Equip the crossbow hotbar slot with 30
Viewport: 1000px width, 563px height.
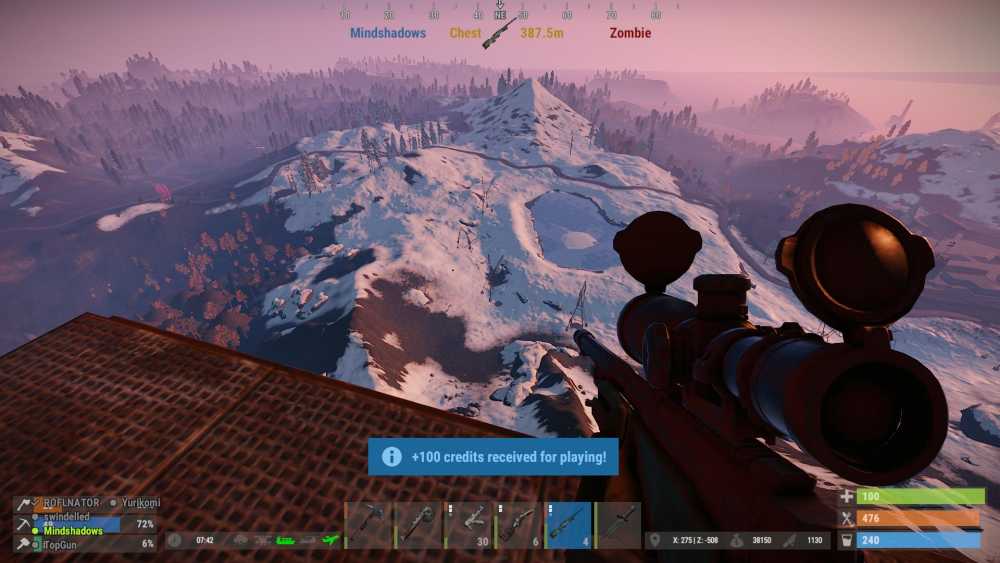click(x=469, y=525)
